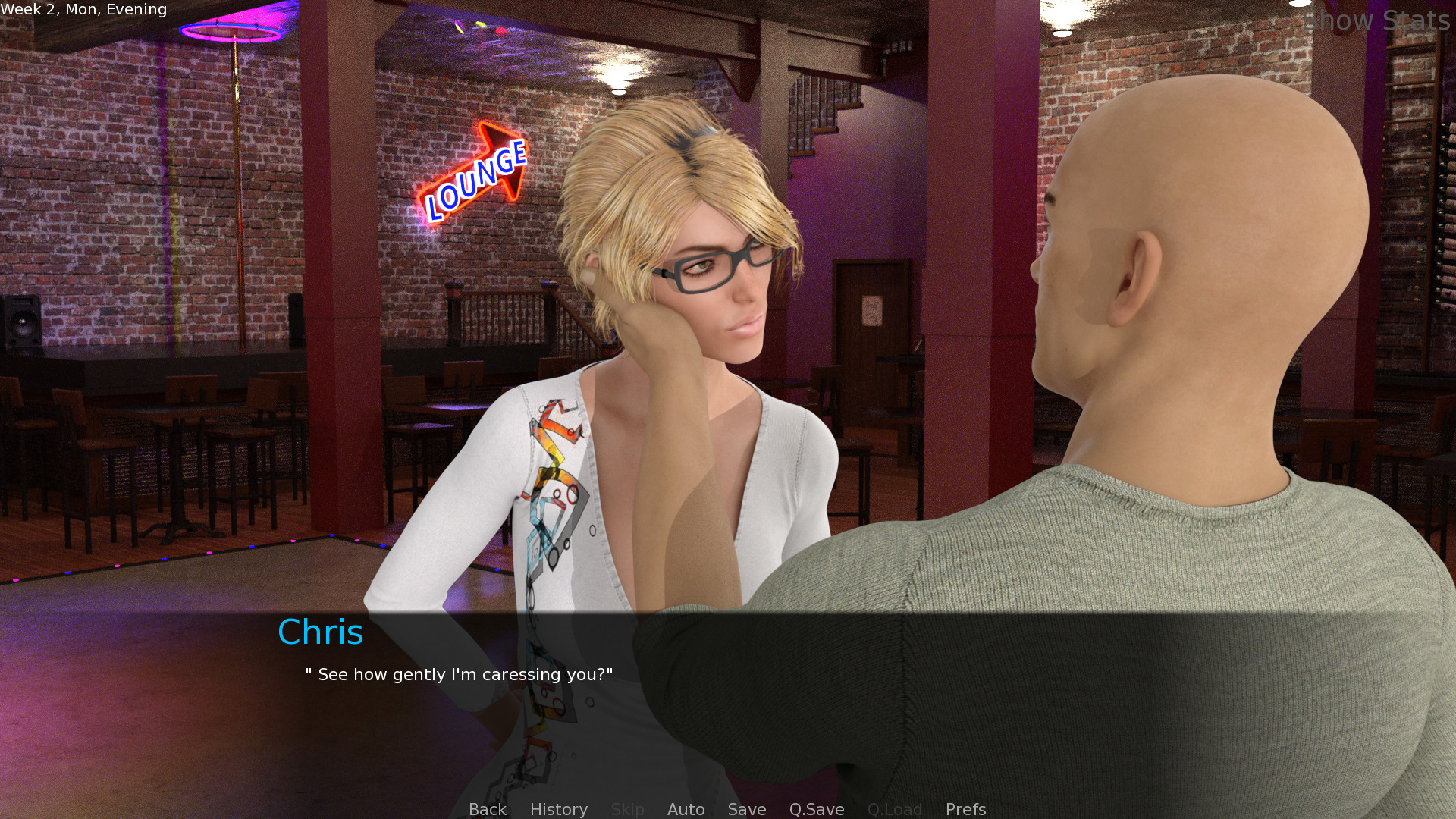The image size is (1456, 819).
Task: Open the Prefs settings menu
Action: (965, 809)
